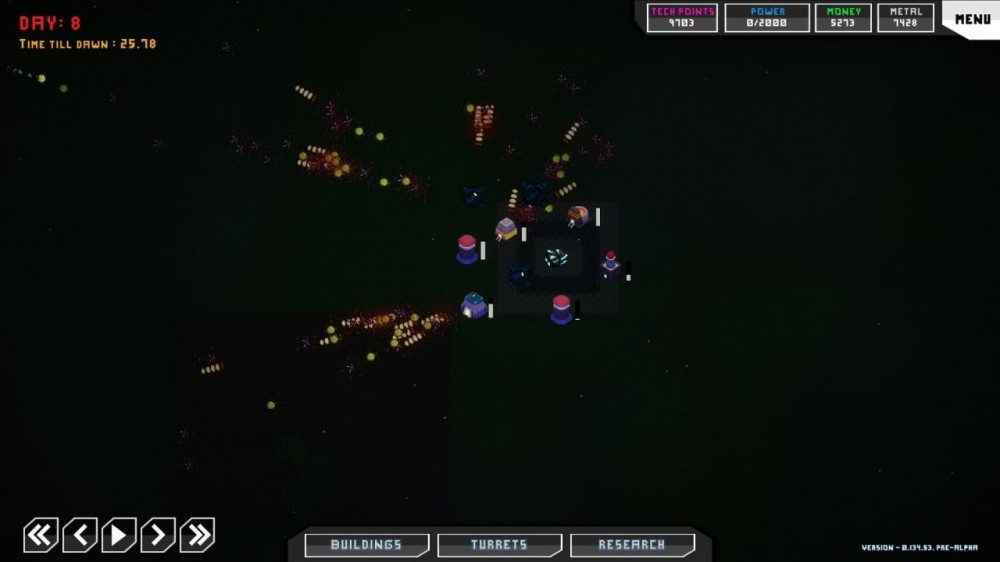Click the double-right fast-forward speed button
The height and width of the screenshot is (562, 1000).
click(x=197, y=535)
